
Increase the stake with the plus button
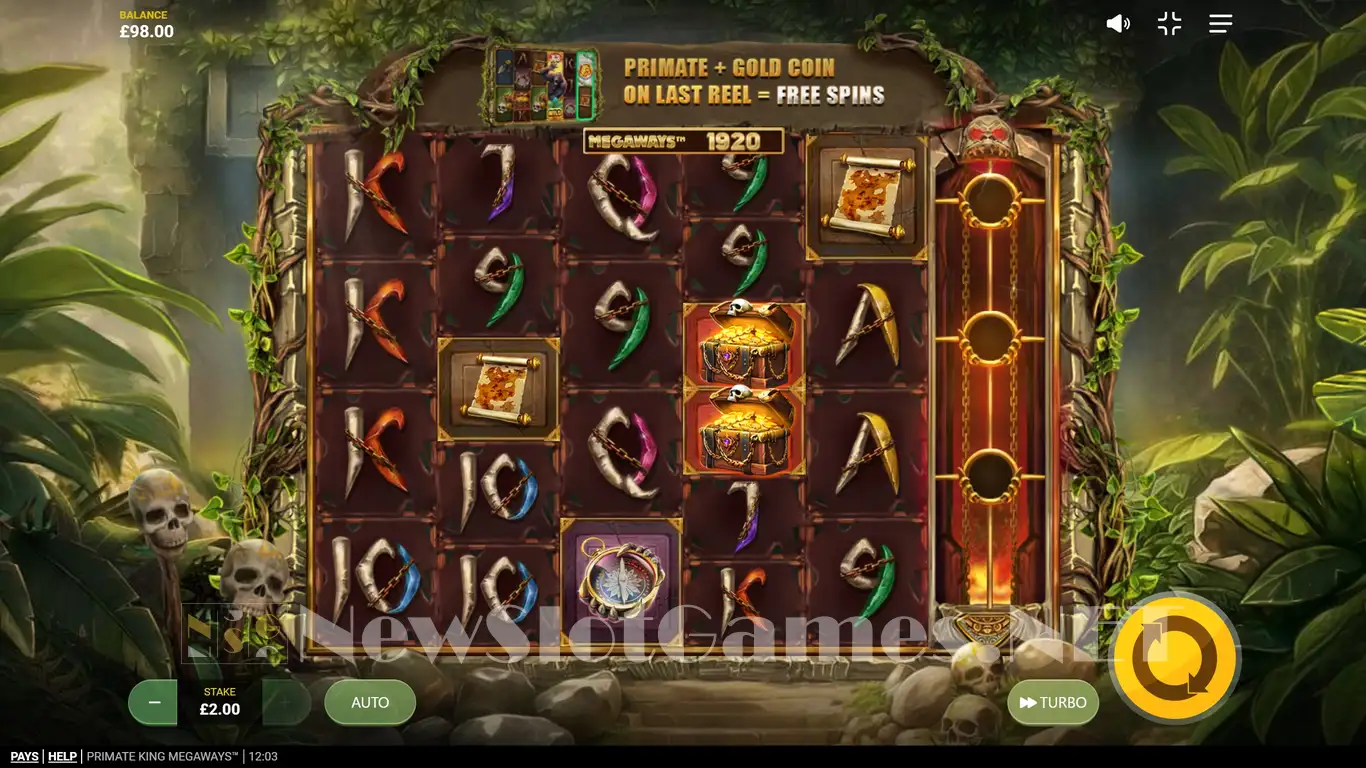[x=286, y=703]
